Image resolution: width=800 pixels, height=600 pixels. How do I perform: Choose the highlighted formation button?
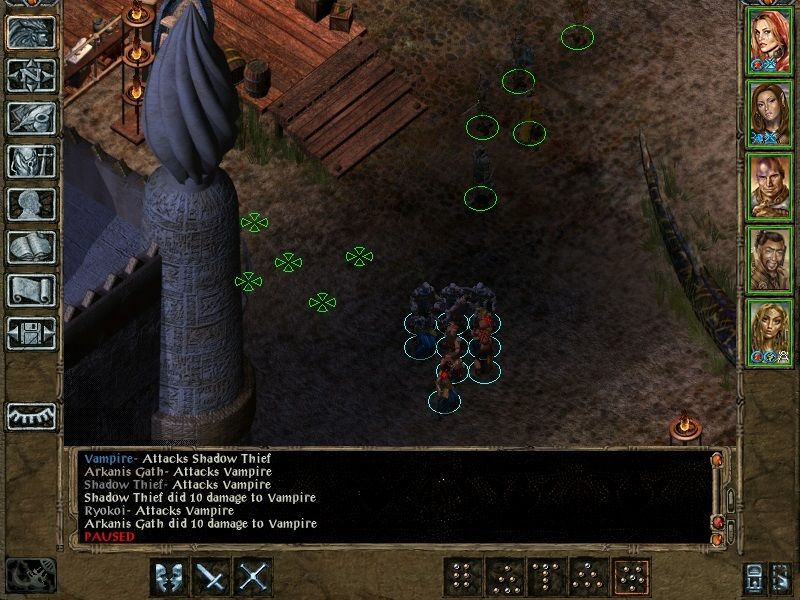pyautogui.click(x=630, y=577)
